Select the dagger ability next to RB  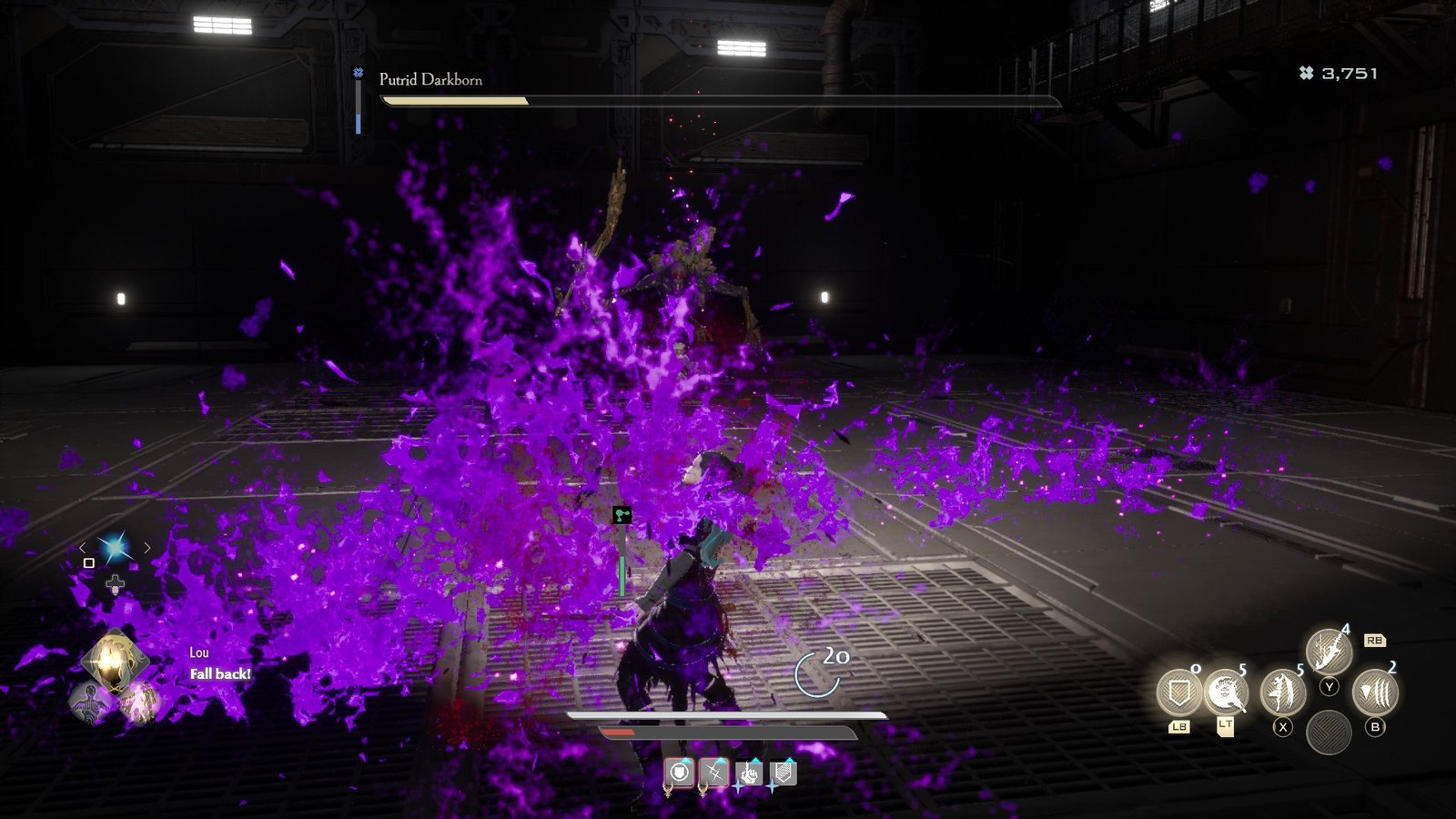(1328, 652)
